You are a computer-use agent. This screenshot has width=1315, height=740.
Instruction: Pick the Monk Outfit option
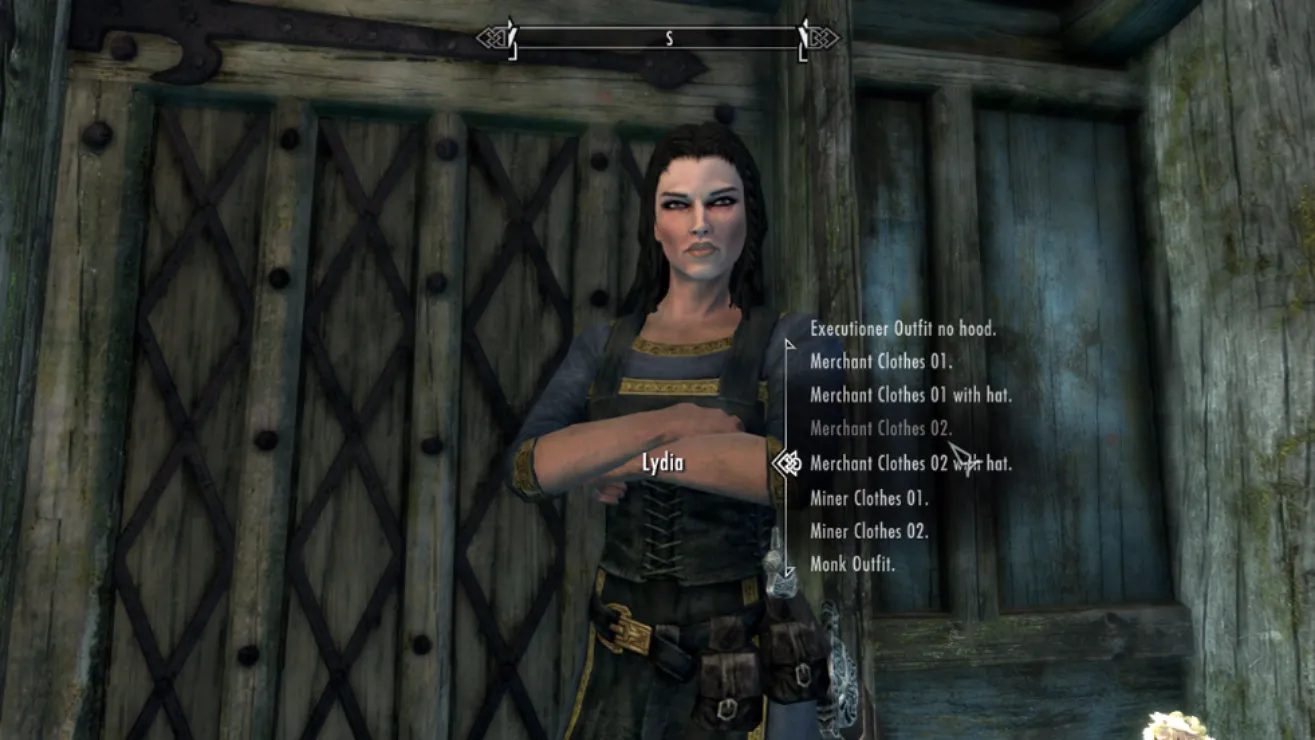(852, 565)
